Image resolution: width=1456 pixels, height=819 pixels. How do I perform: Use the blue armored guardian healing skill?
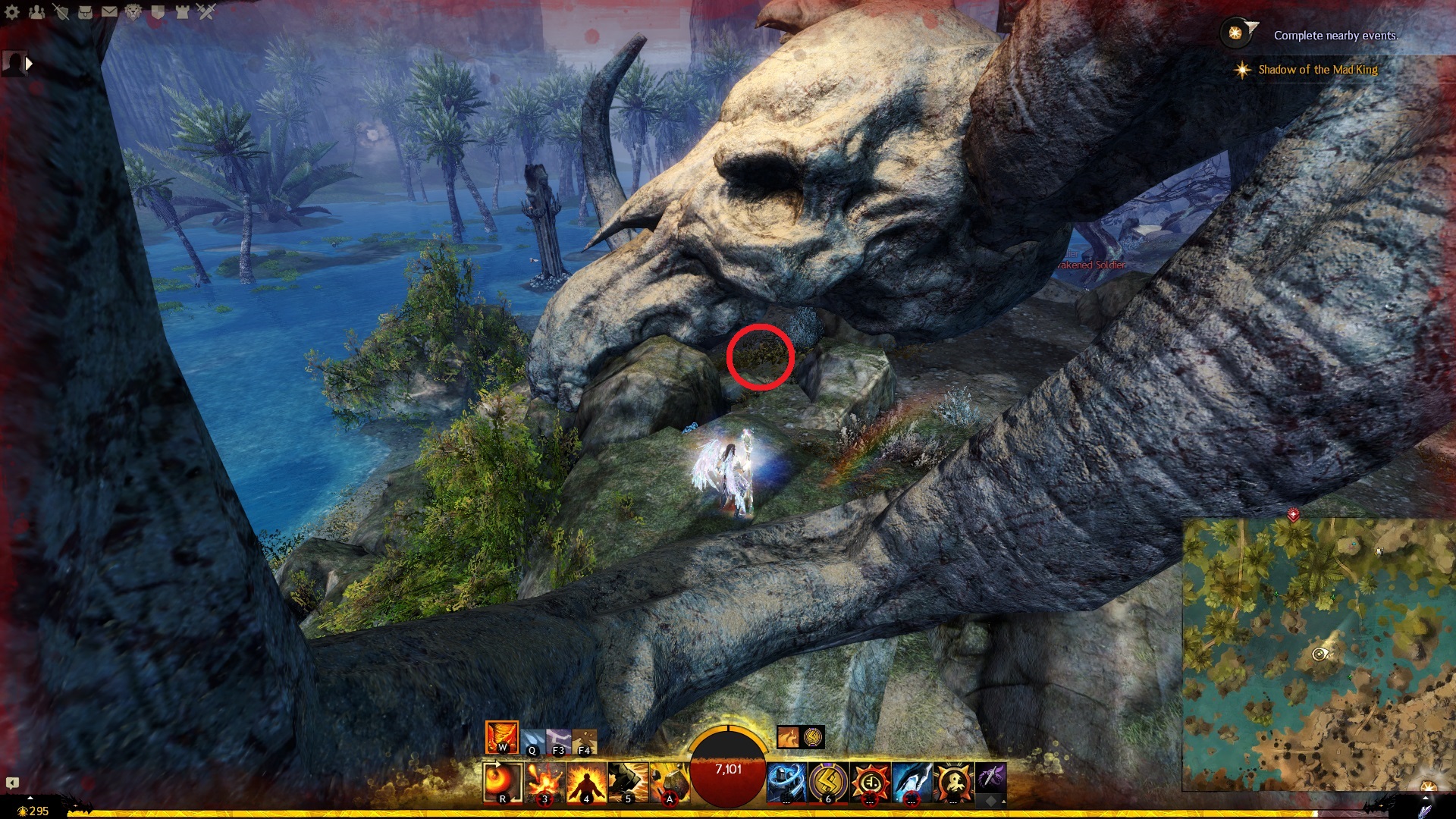pos(786,782)
